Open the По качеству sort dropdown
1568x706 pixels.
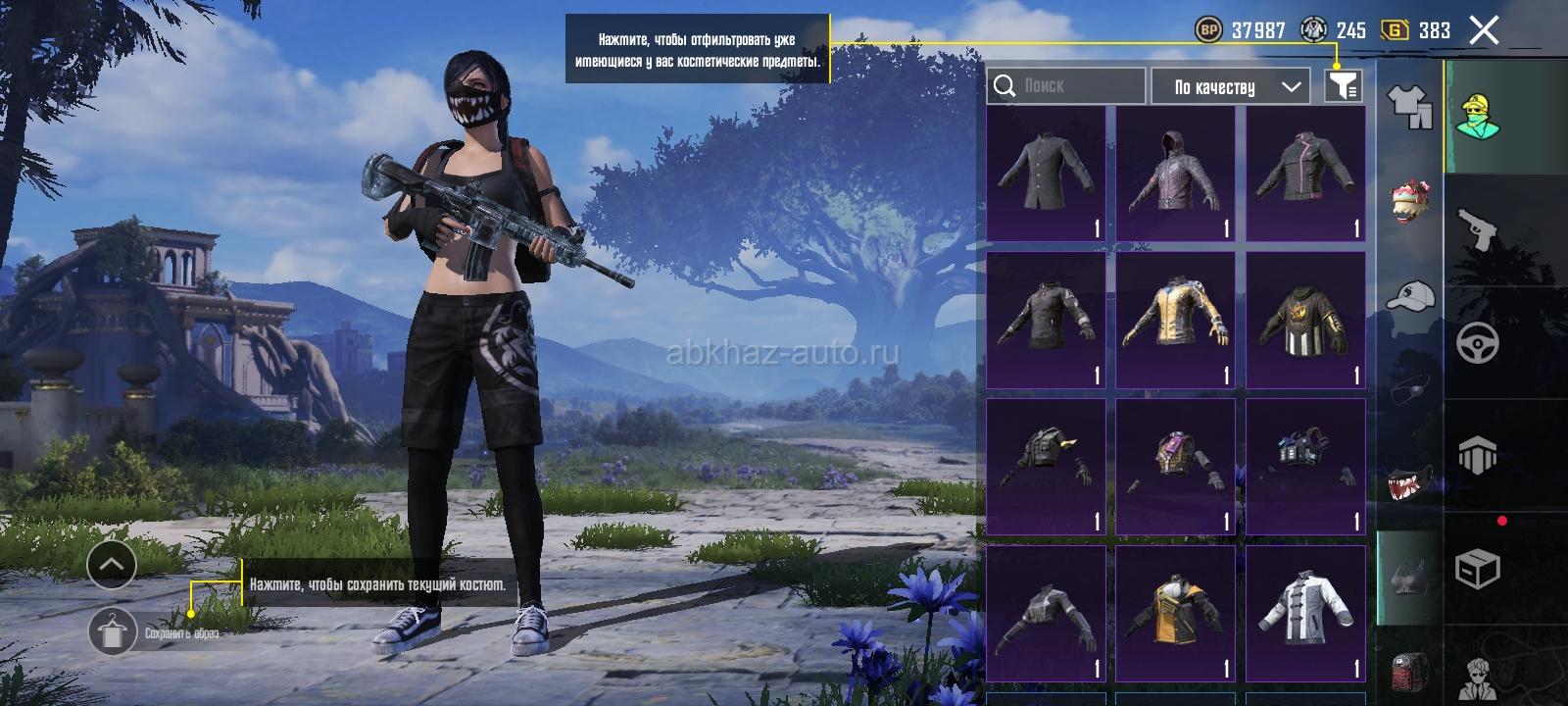[1231, 86]
